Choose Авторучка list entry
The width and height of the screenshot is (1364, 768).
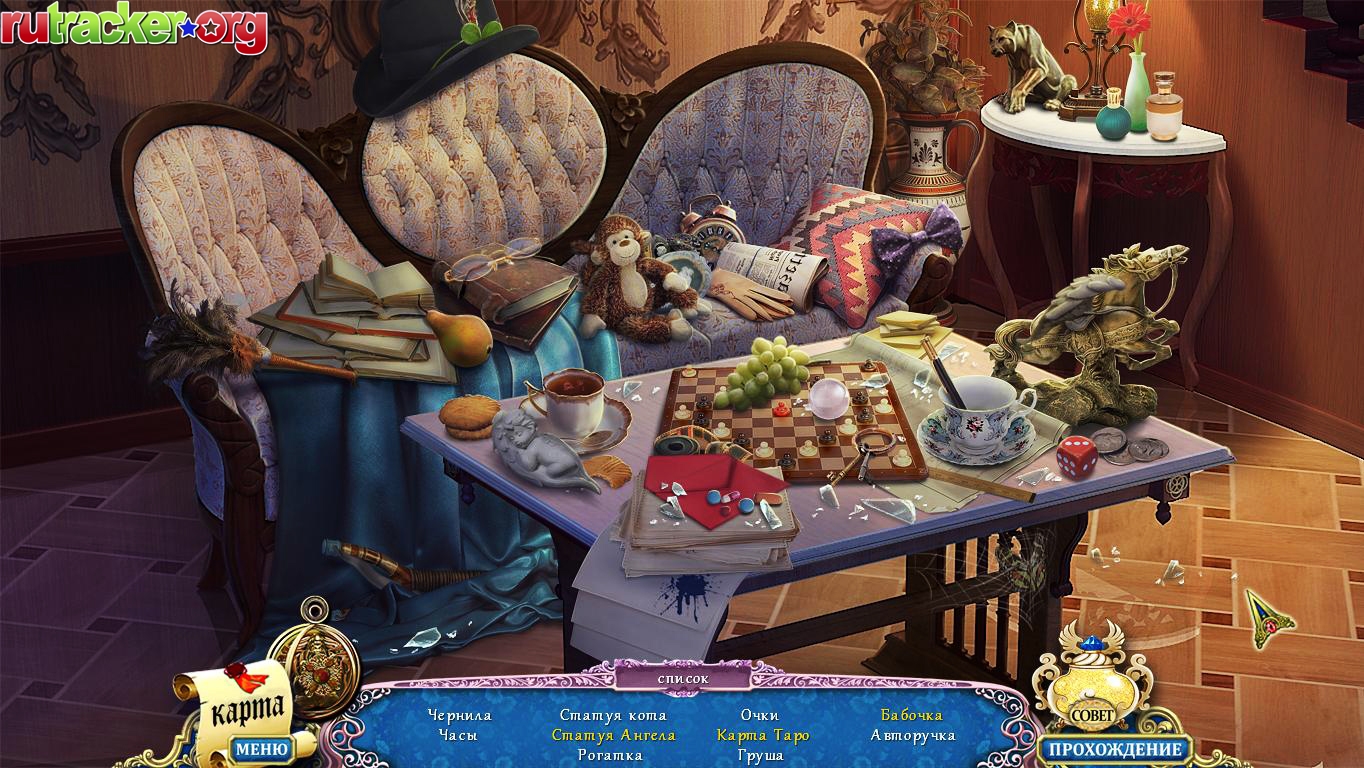click(x=913, y=735)
